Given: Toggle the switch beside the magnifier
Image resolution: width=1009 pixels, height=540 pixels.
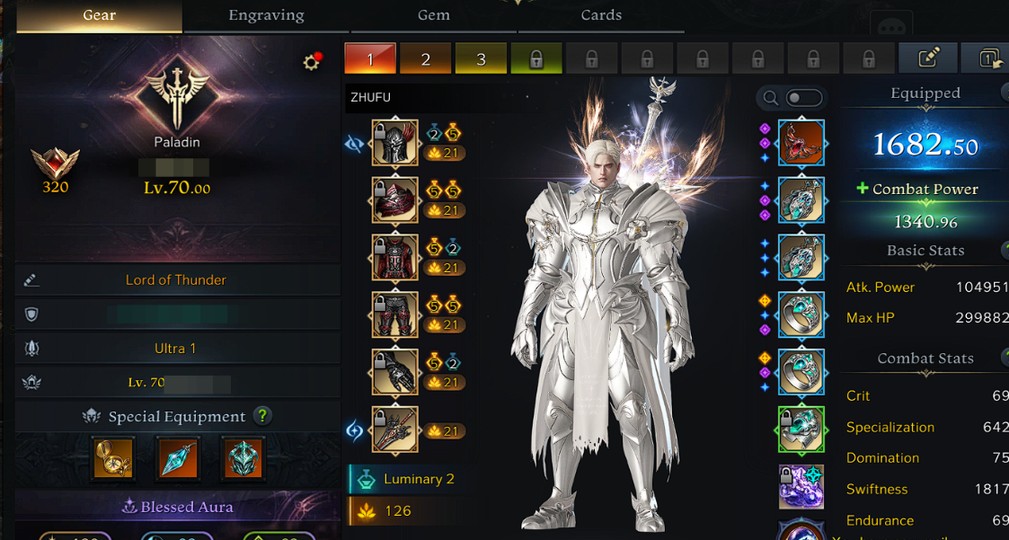Looking at the screenshot, I should click(x=804, y=98).
